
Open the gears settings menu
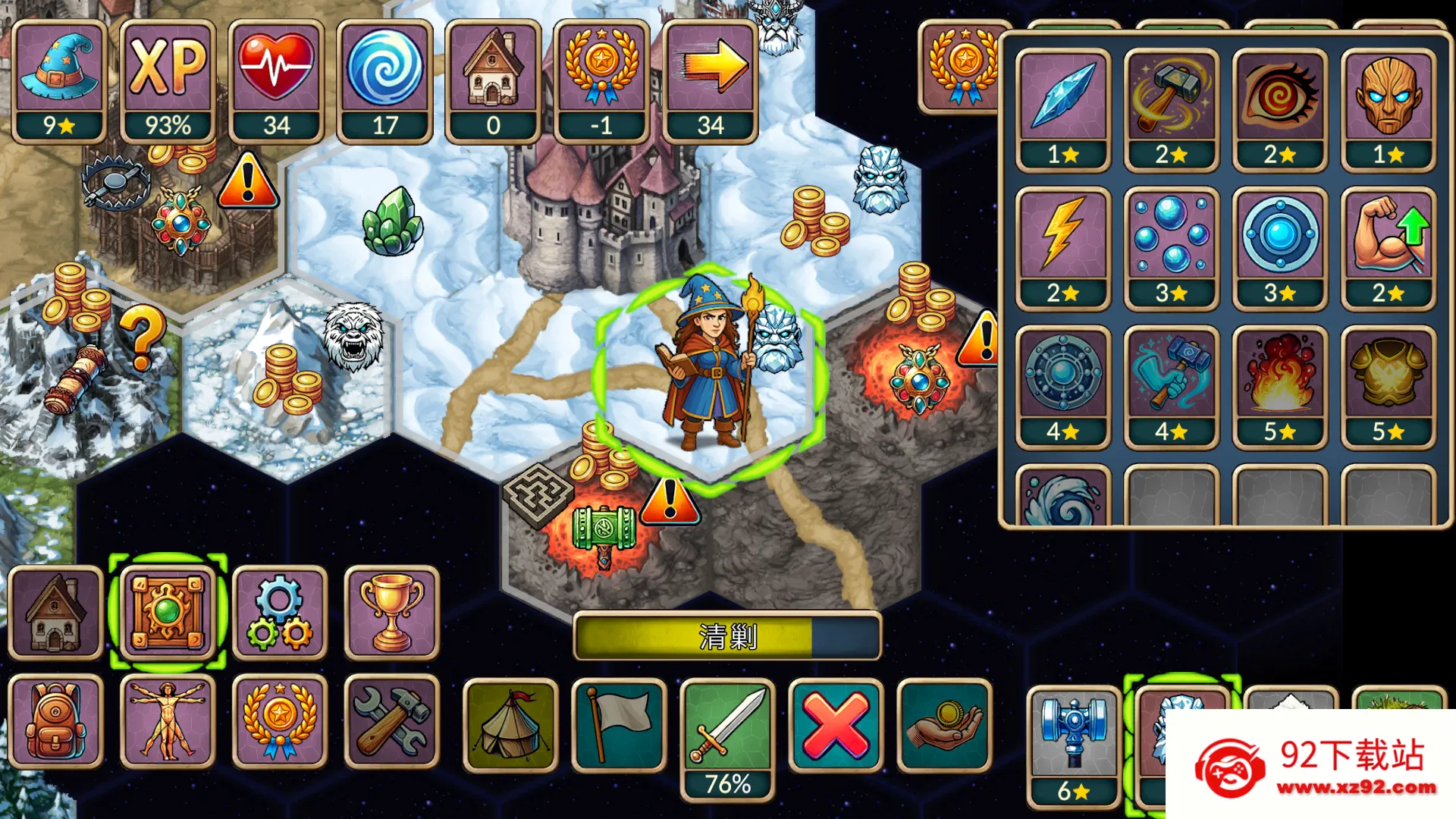(279, 612)
